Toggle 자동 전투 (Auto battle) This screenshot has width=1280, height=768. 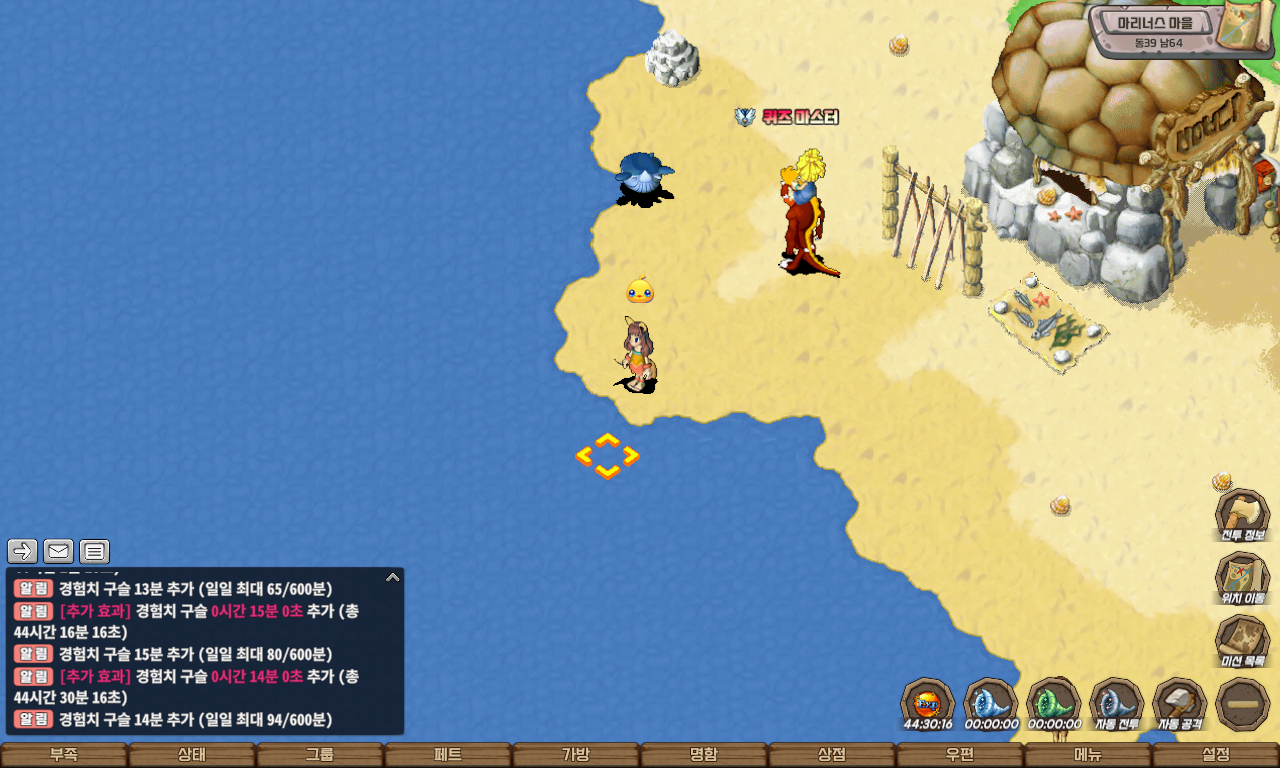tap(1116, 704)
